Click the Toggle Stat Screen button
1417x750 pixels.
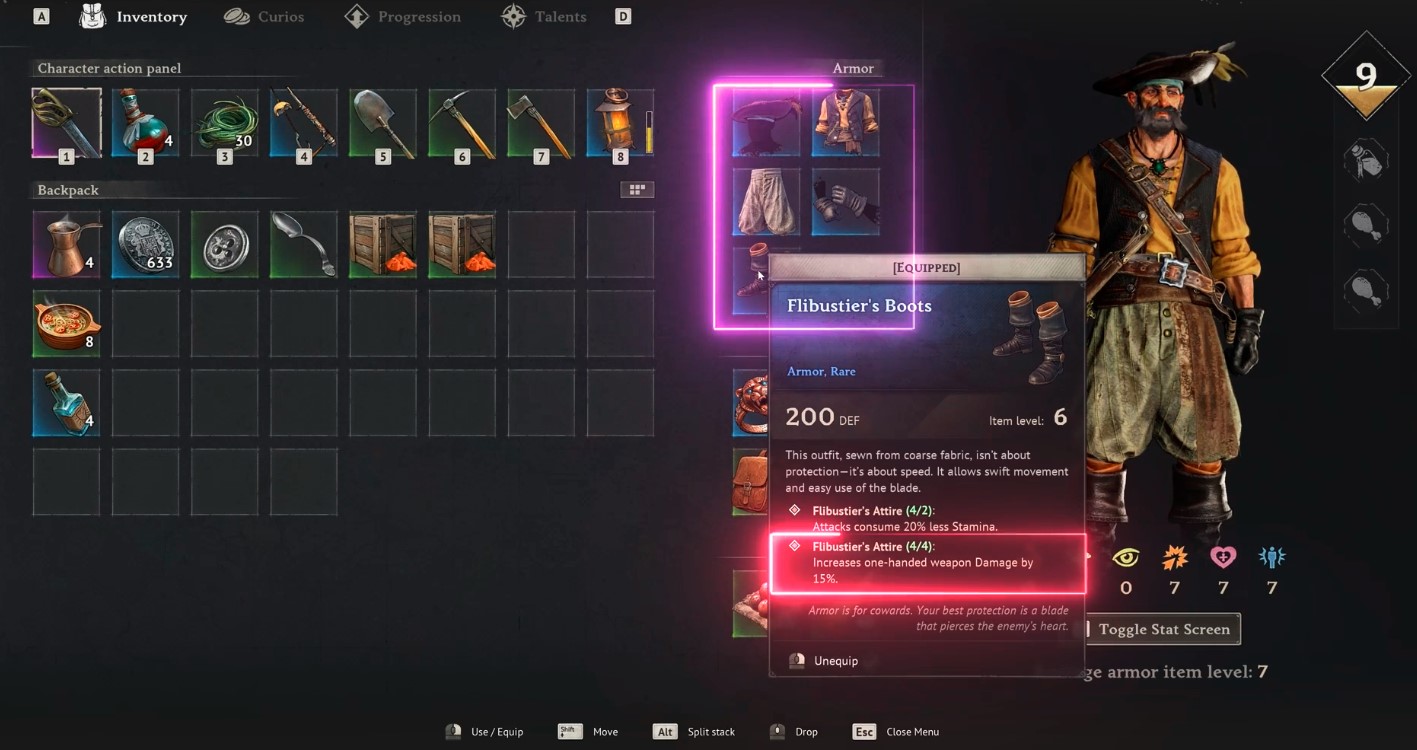pyautogui.click(x=1163, y=629)
